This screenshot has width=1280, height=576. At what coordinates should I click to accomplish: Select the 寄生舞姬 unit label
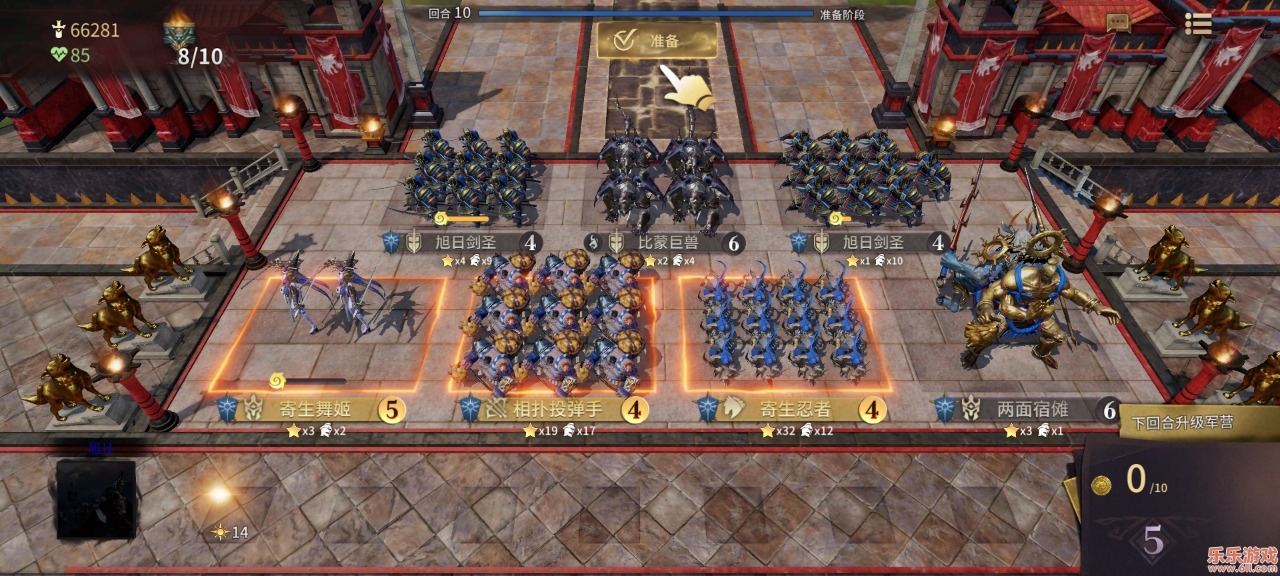[x=312, y=410]
